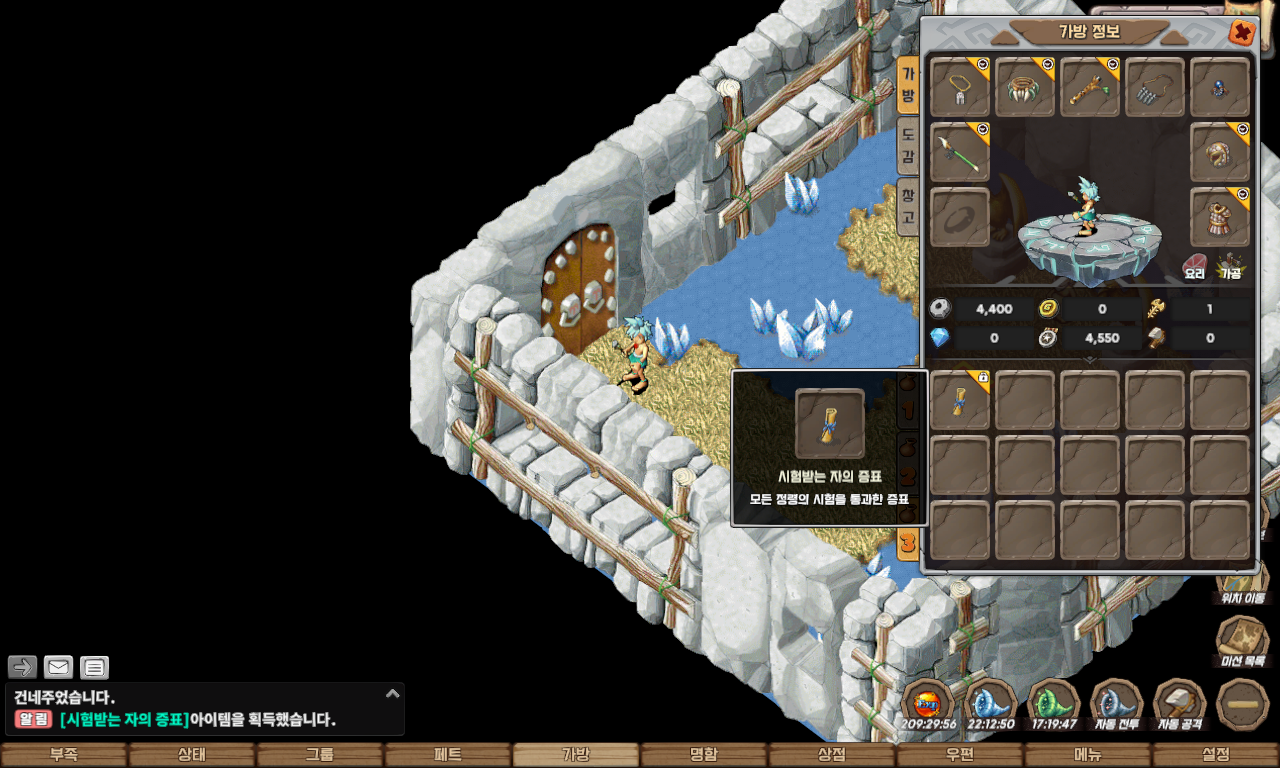The image size is (1280, 768).
Task: Open the 미션 목록 mission list
Action: (x=1242, y=642)
